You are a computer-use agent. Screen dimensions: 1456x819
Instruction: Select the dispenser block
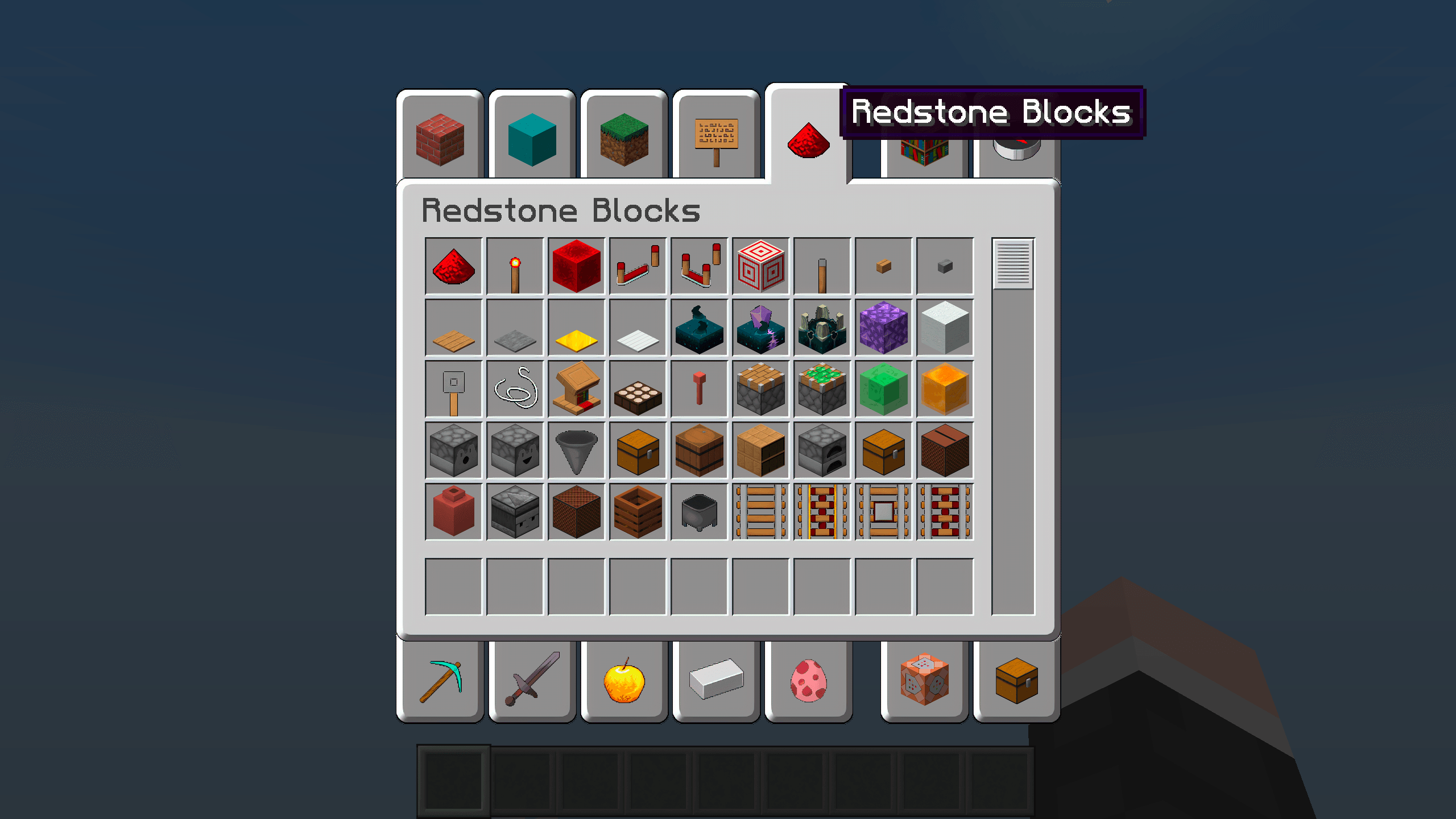pos(453,451)
